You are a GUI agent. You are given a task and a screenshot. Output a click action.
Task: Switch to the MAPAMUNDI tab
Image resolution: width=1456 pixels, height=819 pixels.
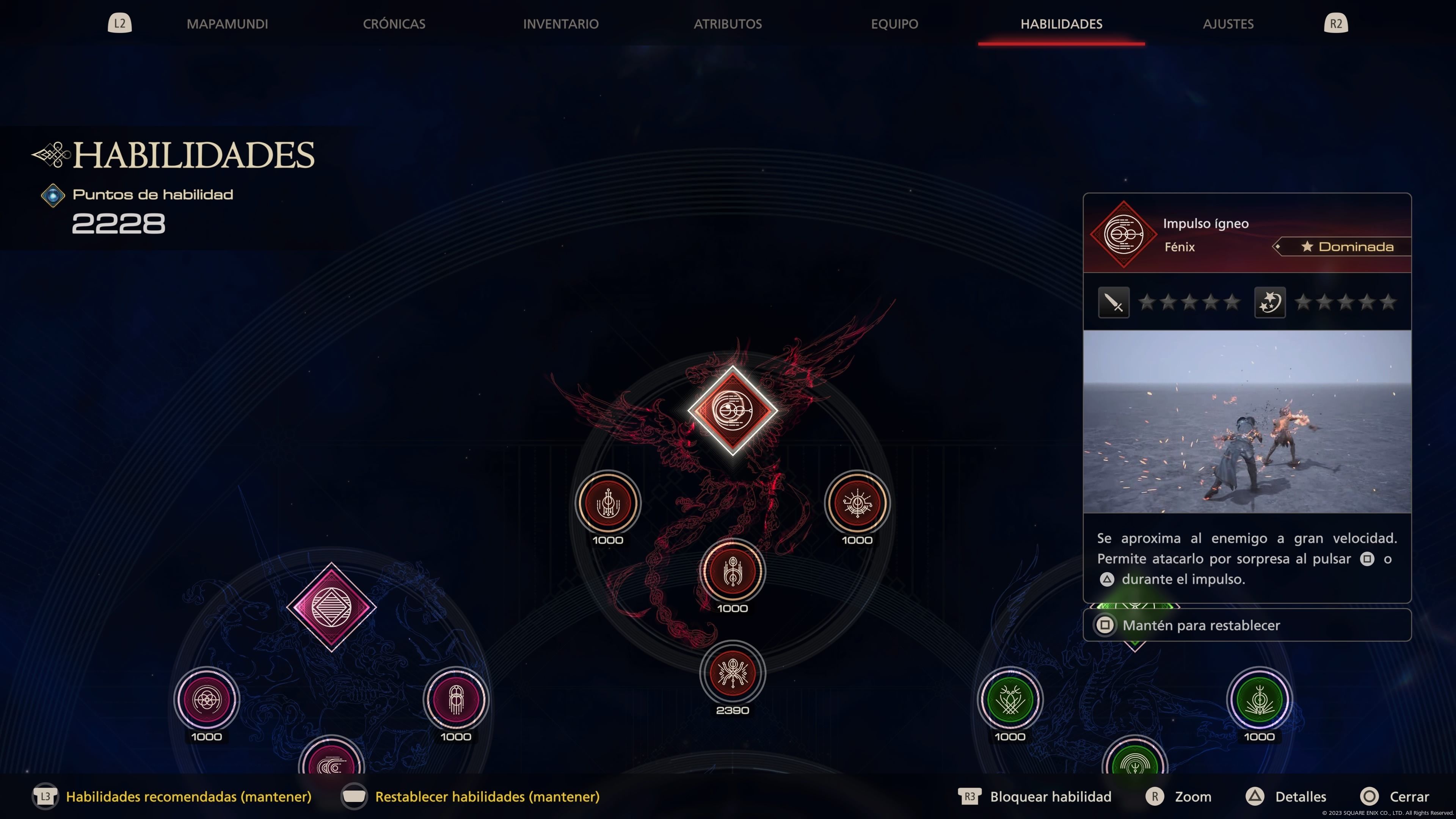pos(227,24)
